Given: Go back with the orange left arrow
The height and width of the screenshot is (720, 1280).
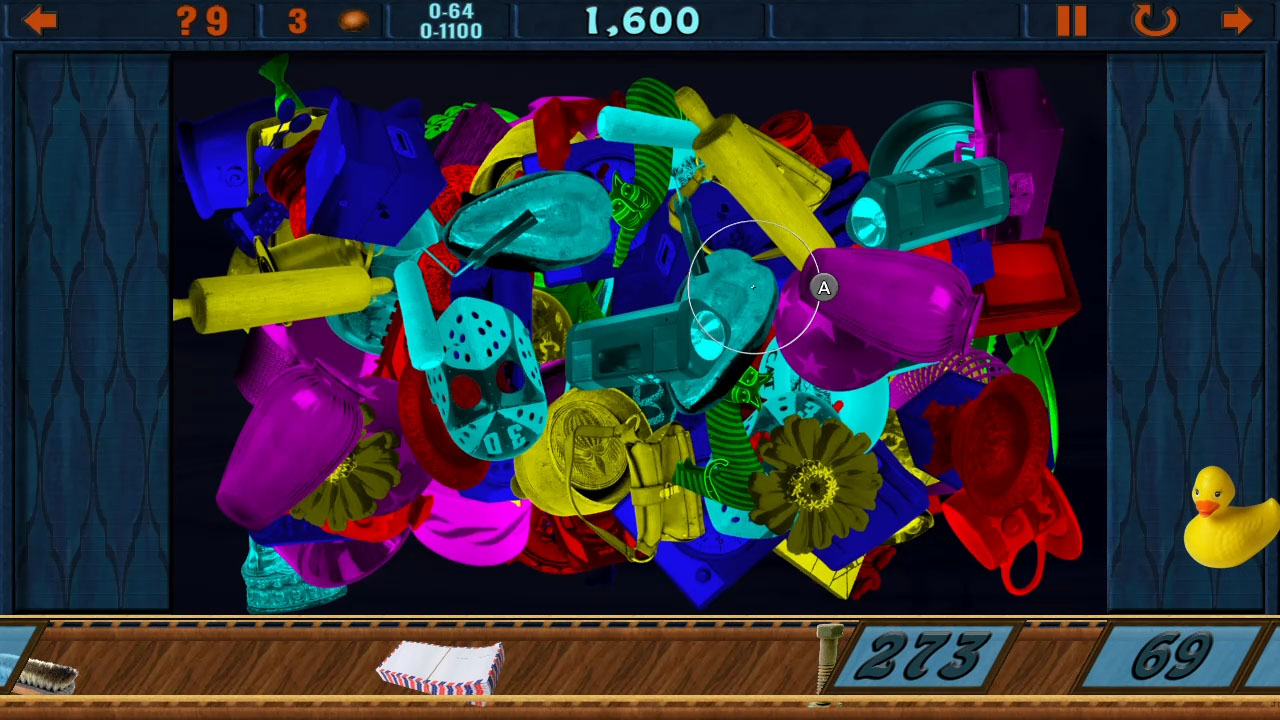Looking at the screenshot, I should pyautogui.click(x=38, y=20).
